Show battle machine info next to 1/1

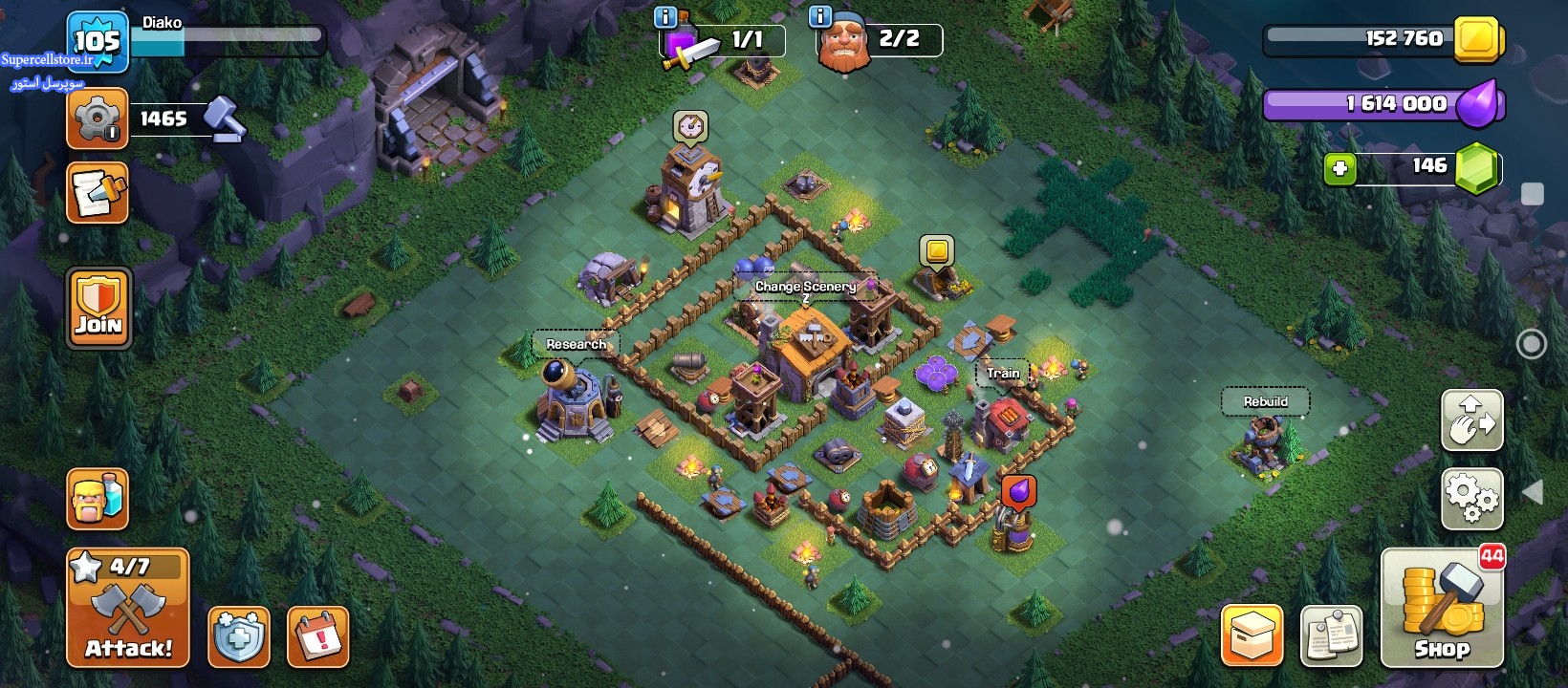point(665,16)
